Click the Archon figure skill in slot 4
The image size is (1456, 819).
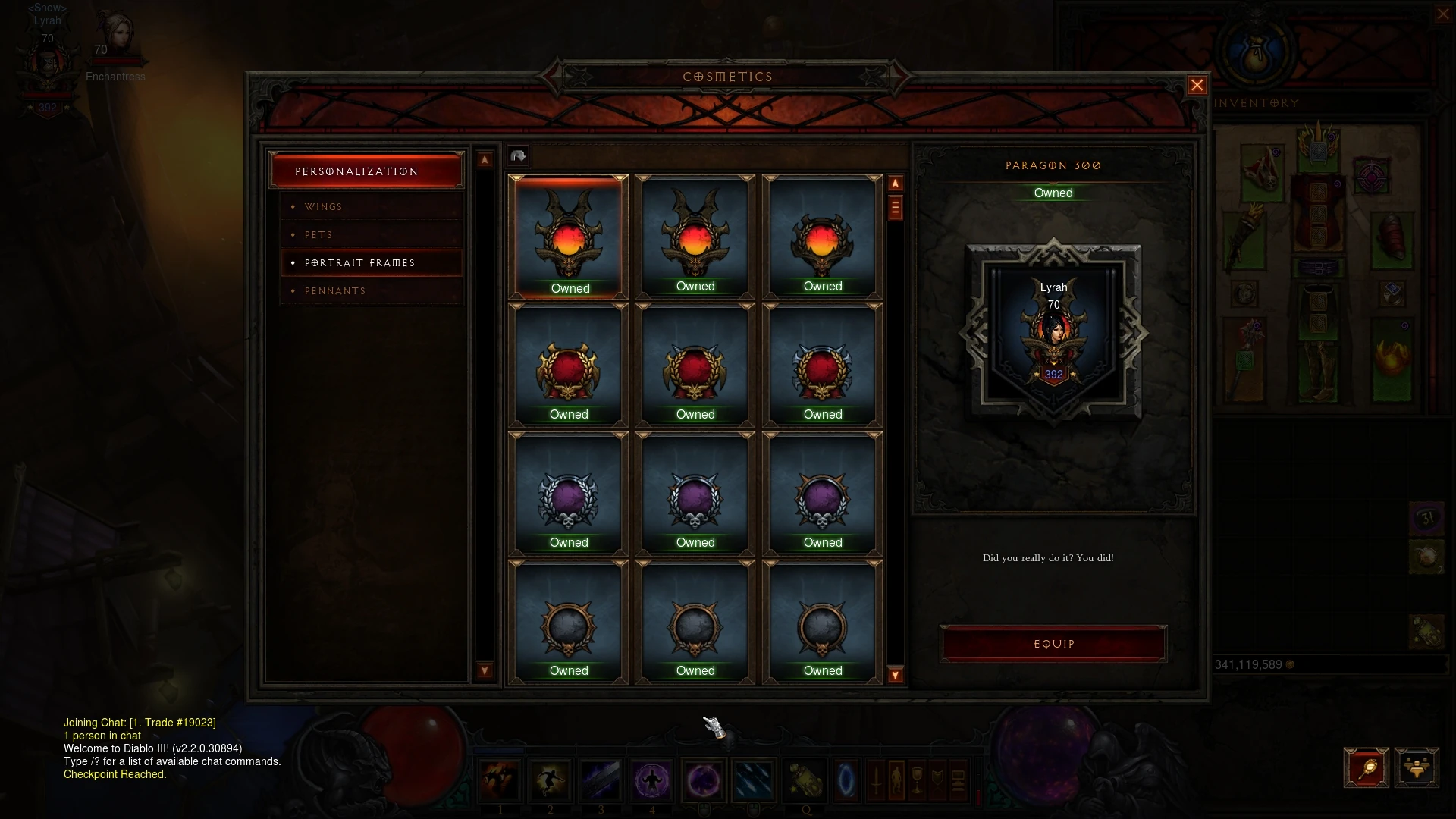(x=652, y=778)
